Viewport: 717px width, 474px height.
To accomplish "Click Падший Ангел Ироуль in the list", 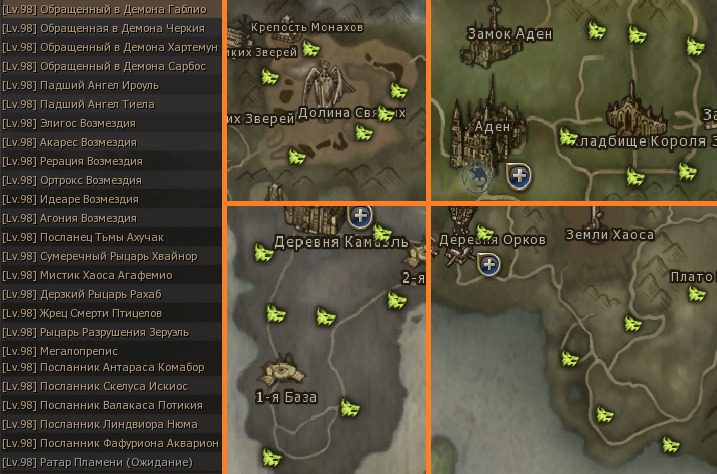I will (x=110, y=85).
